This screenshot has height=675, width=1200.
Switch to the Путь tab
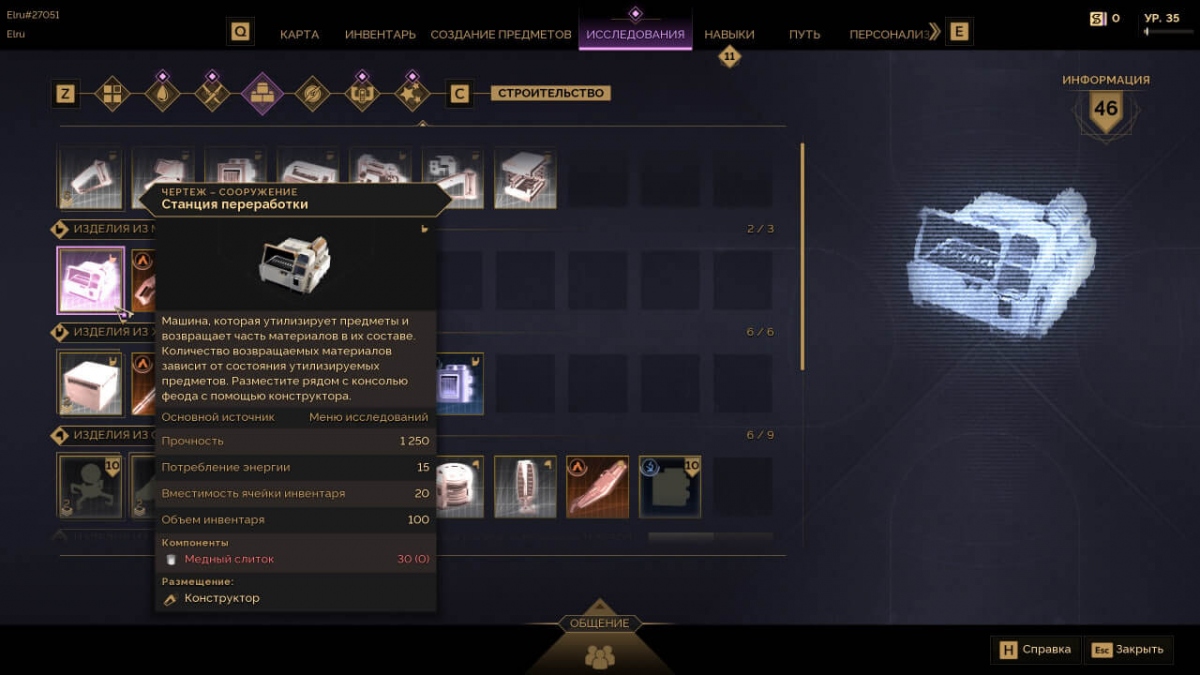804,34
